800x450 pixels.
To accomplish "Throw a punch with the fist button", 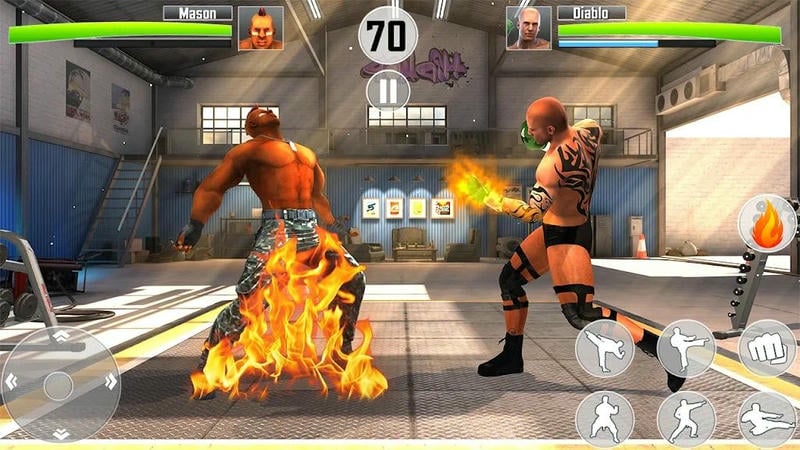I will pos(767,348).
